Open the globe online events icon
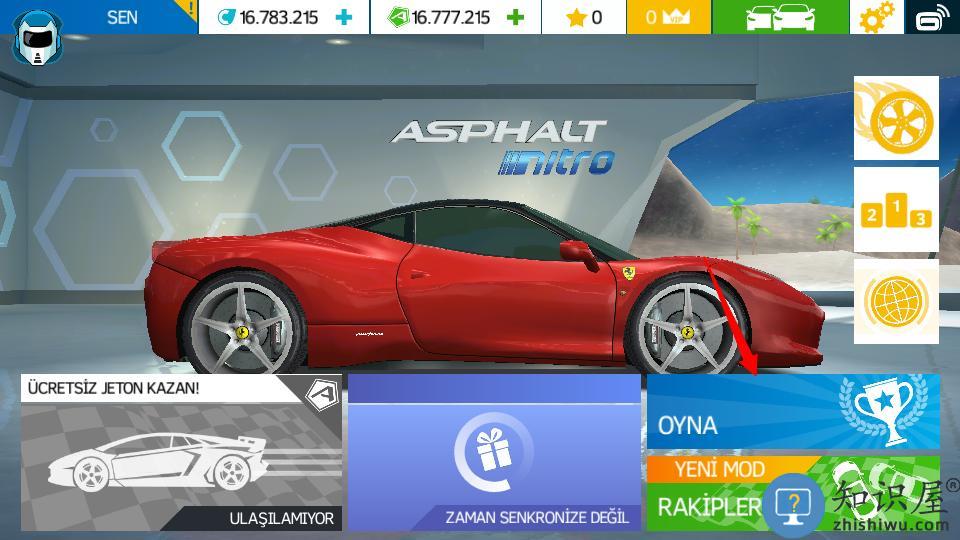Screen dimensions: 960x540 pos(896,301)
